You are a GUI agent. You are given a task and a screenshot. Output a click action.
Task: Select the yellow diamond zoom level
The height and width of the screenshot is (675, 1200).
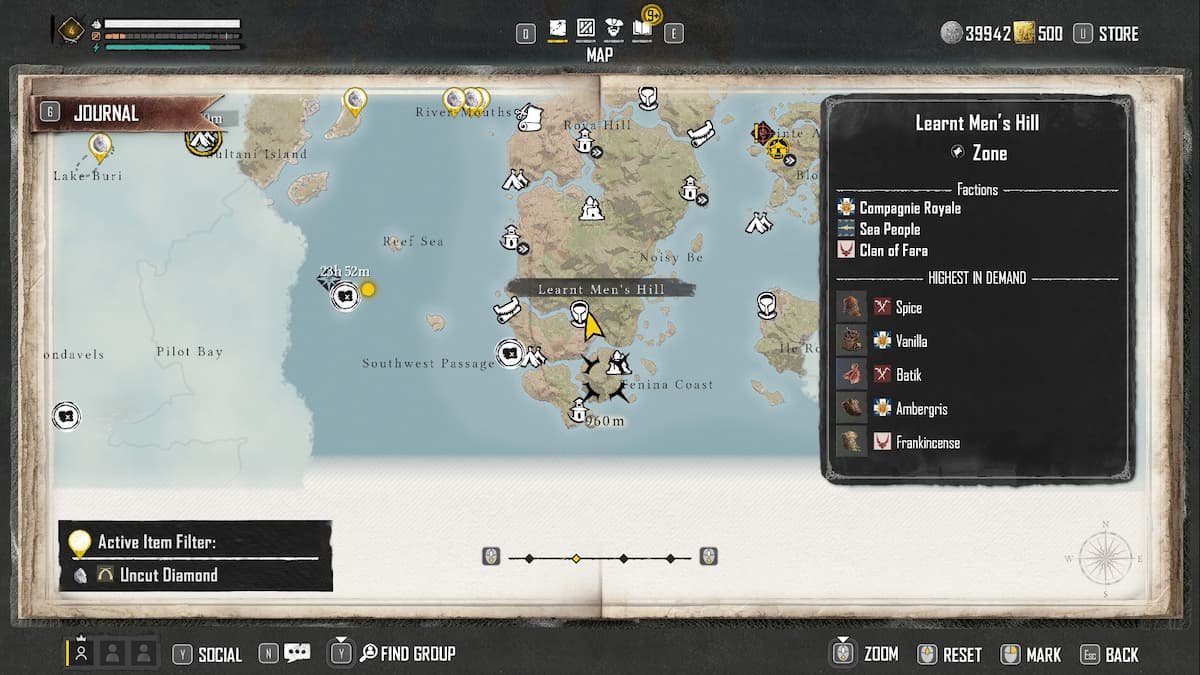(576, 558)
